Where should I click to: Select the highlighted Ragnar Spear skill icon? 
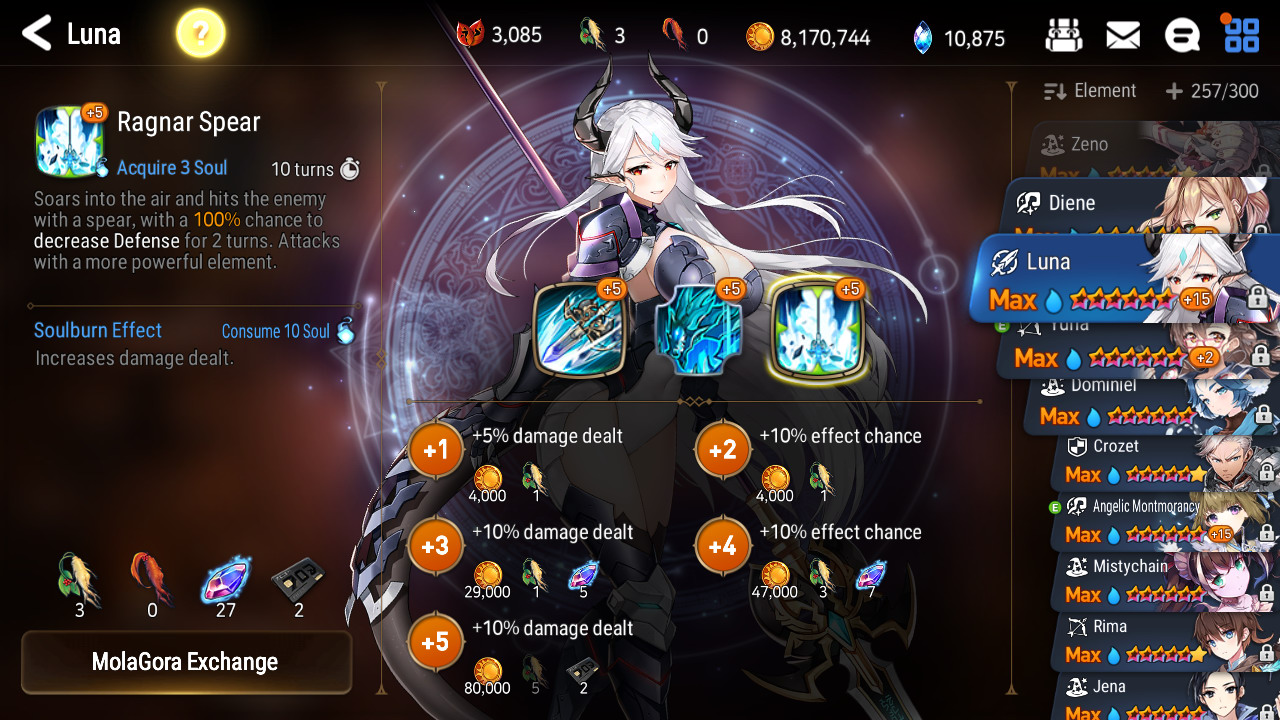pyautogui.click(x=818, y=329)
